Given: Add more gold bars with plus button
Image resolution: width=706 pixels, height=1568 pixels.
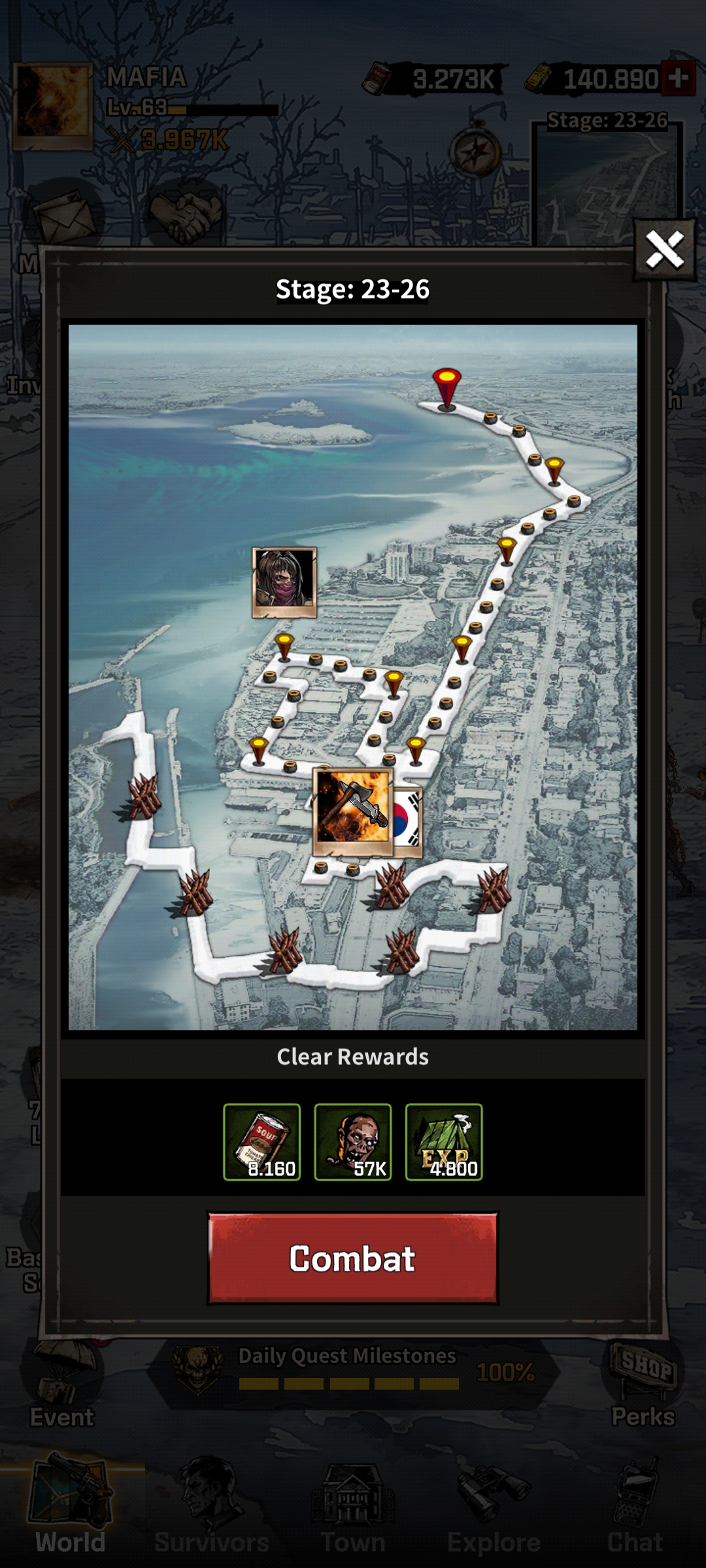Looking at the screenshot, I should click(678, 78).
